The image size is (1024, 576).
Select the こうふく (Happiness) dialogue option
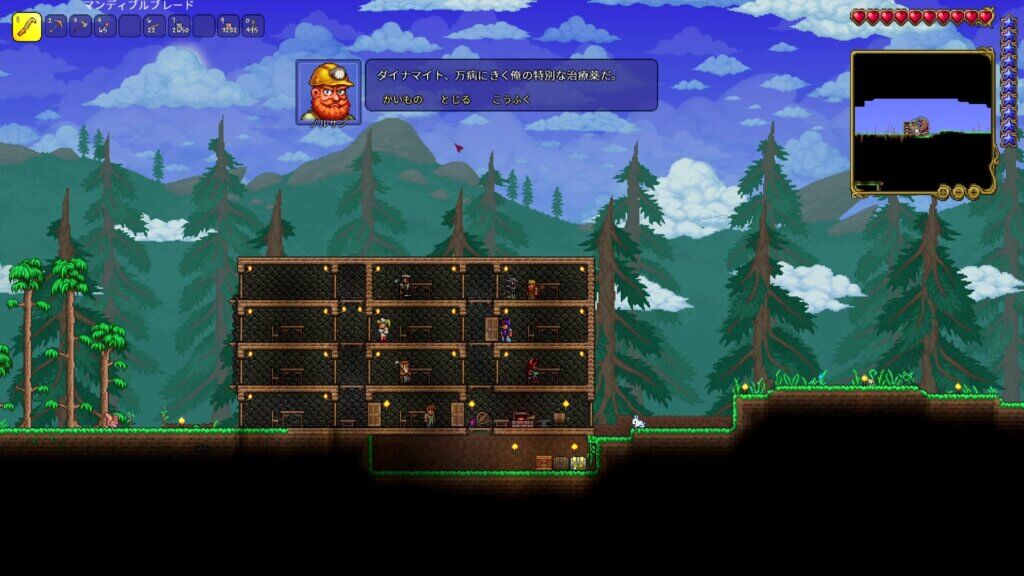(511, 100)
